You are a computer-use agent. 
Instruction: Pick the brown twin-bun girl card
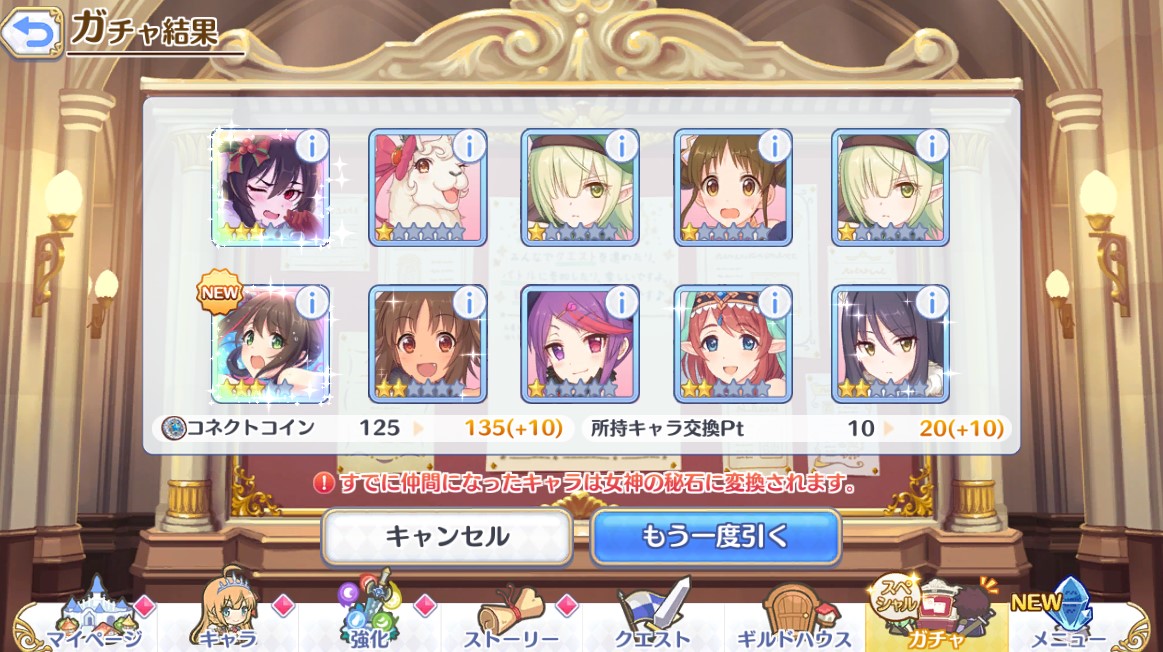click(732, 190)
